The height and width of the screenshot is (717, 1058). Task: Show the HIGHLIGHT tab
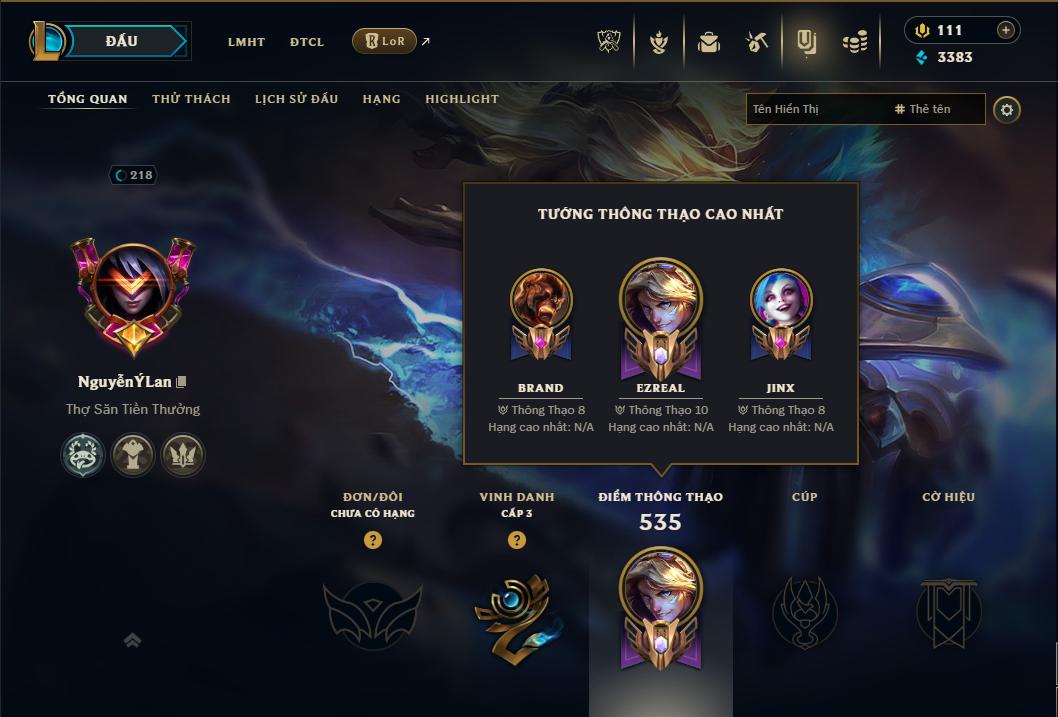click(x=461, y=99)
